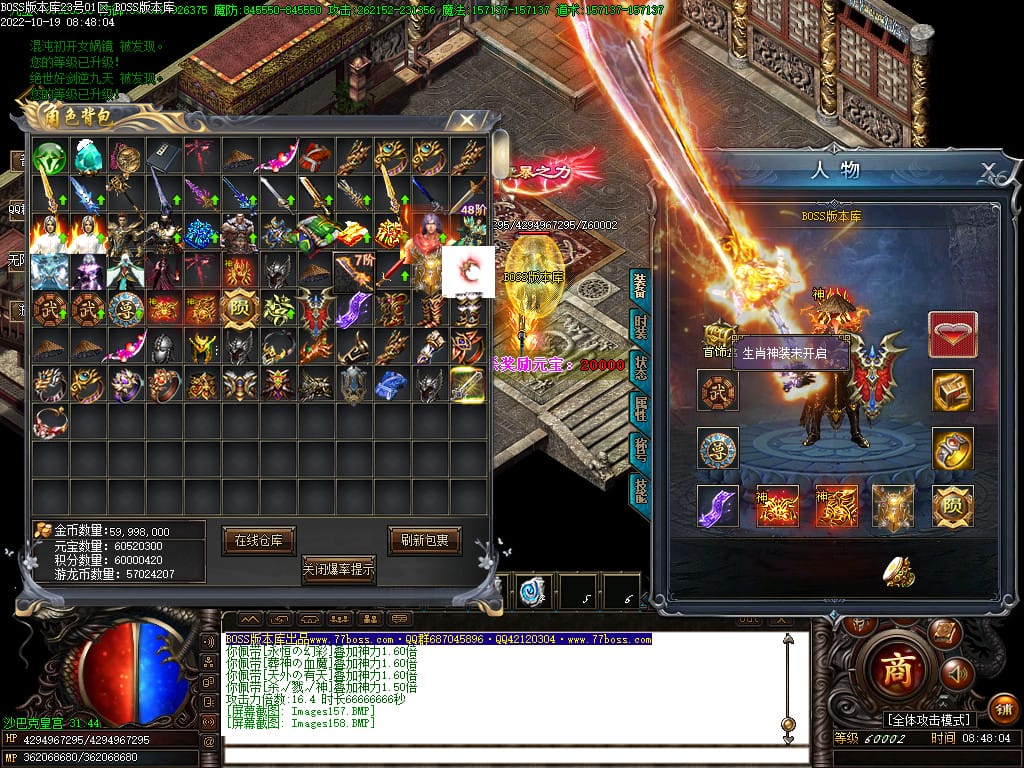Switch to the fashion tab (时装)
This screenshot has height=768, width=1024.
[x=639, y=327]
